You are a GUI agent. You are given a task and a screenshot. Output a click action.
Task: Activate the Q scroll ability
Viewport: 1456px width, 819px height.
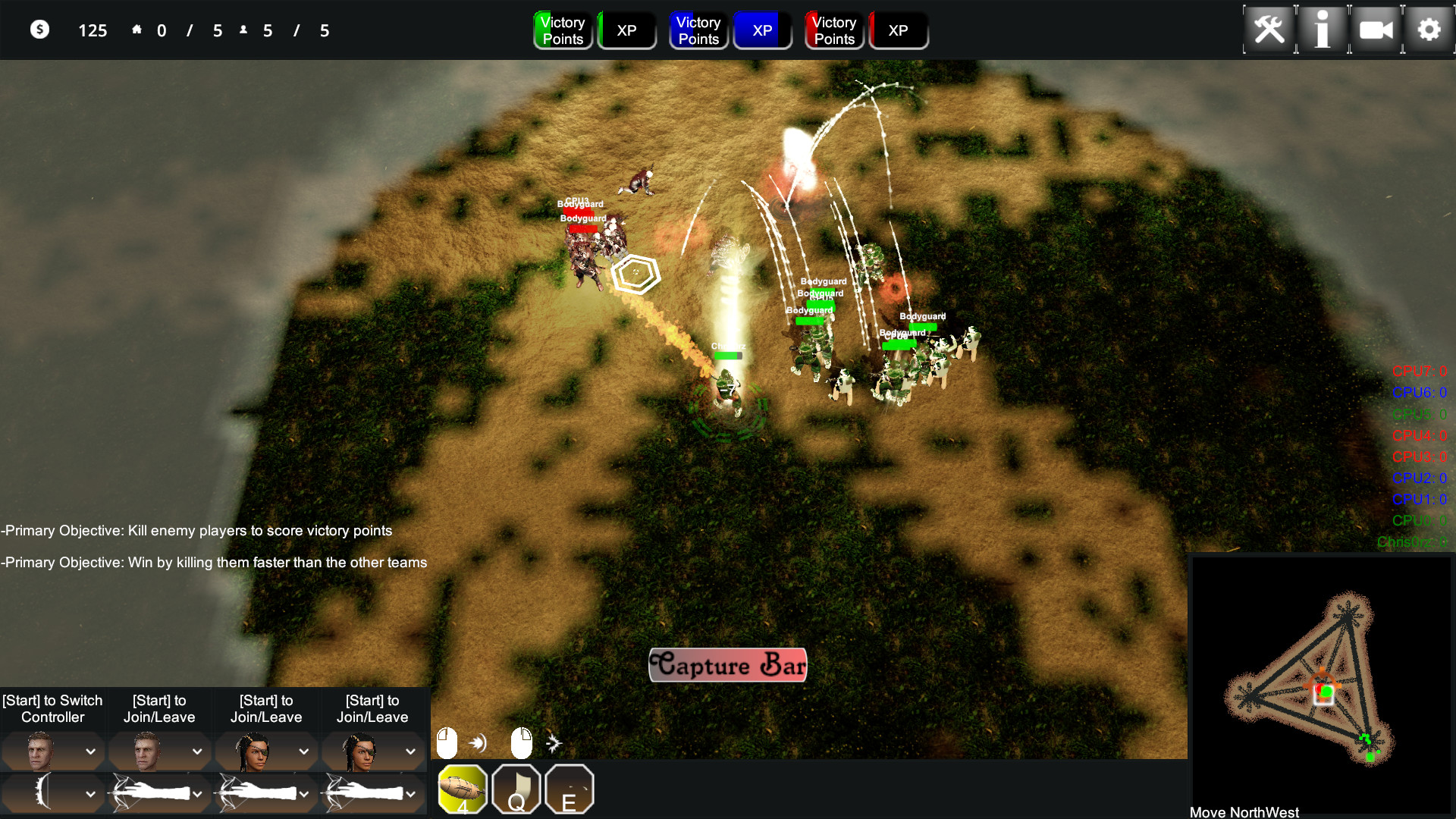[x=516, y=789]
